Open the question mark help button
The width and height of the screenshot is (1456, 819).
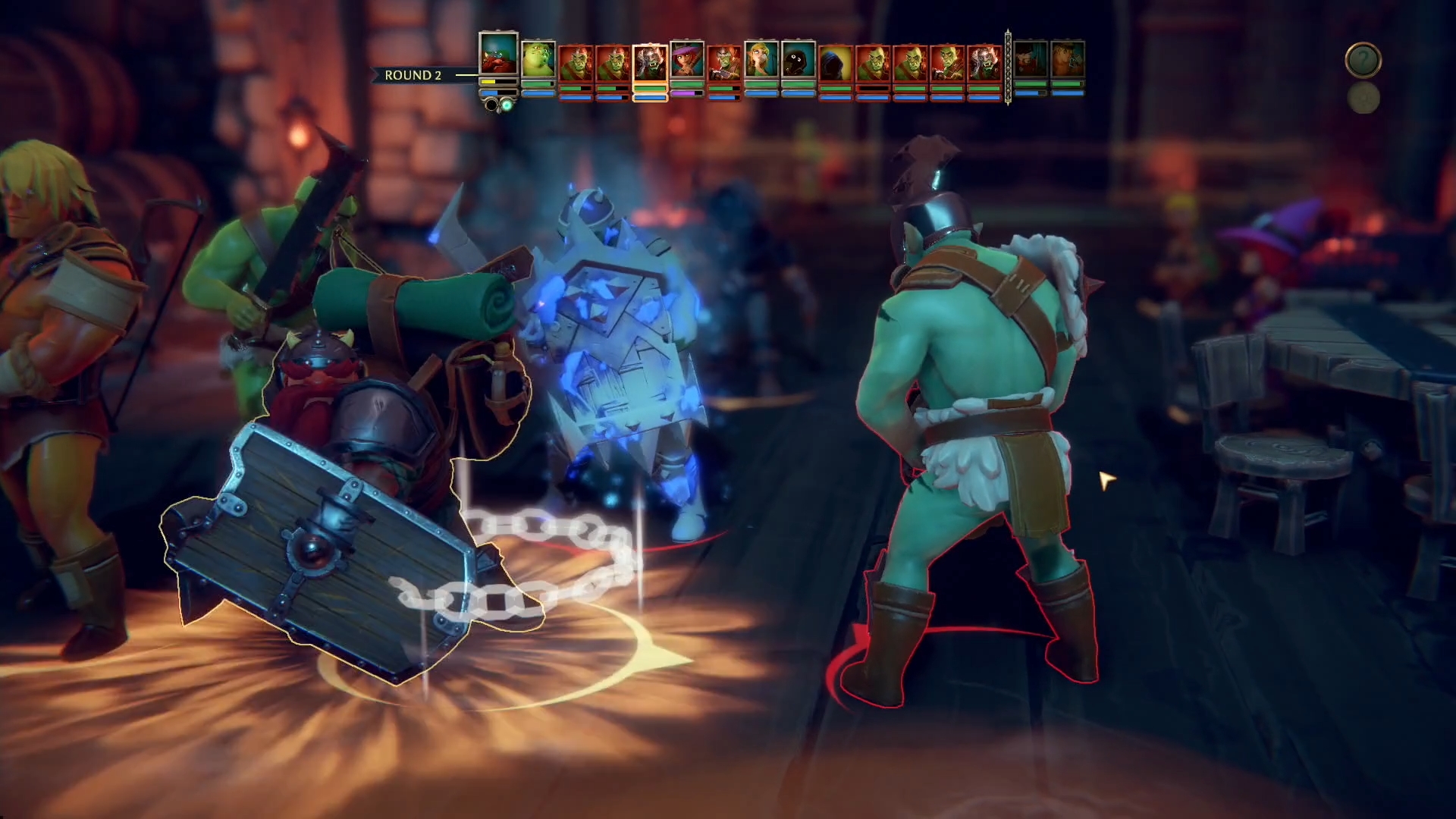[x=1363, y=60]
